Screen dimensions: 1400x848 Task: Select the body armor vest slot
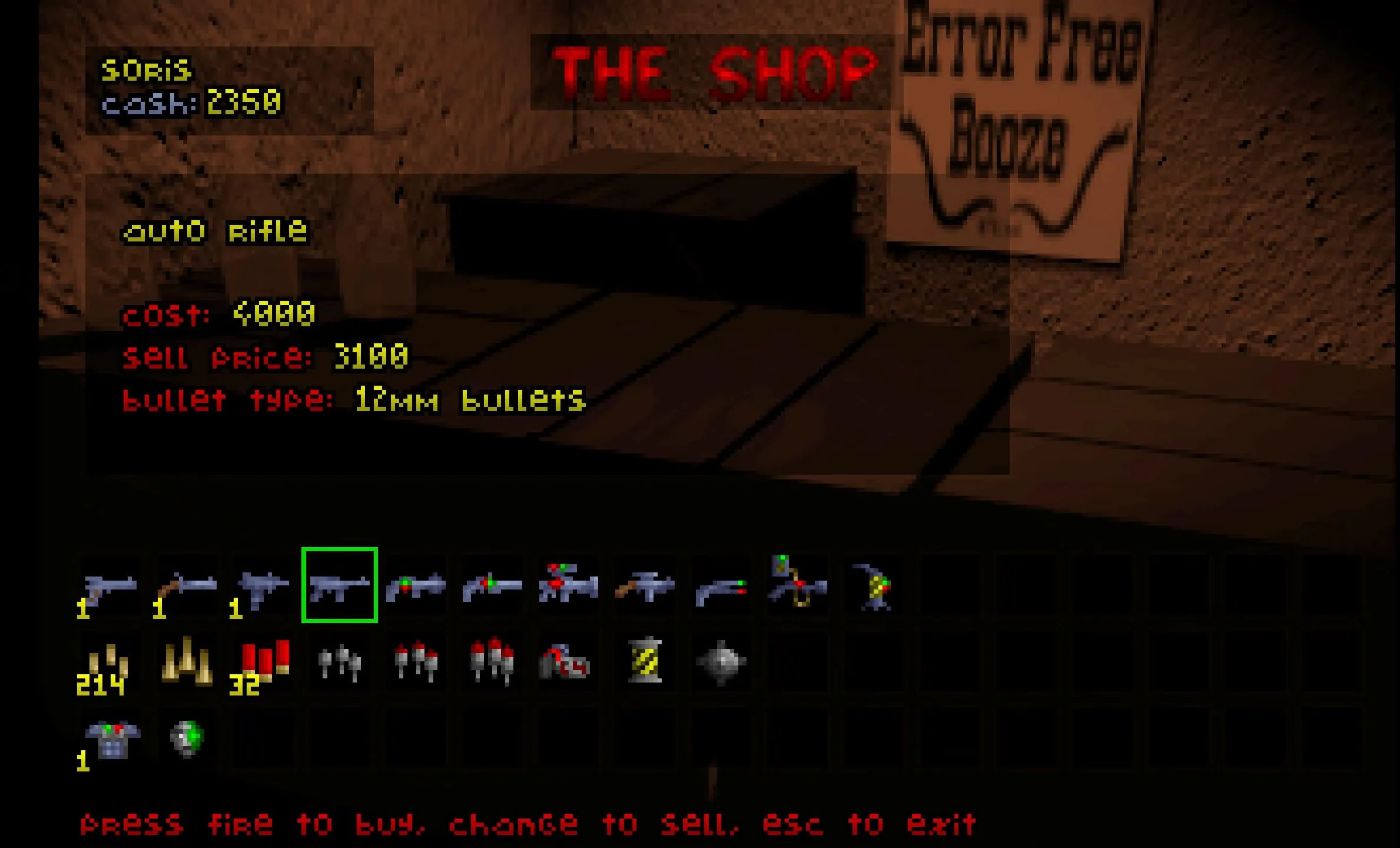[112, 738]
